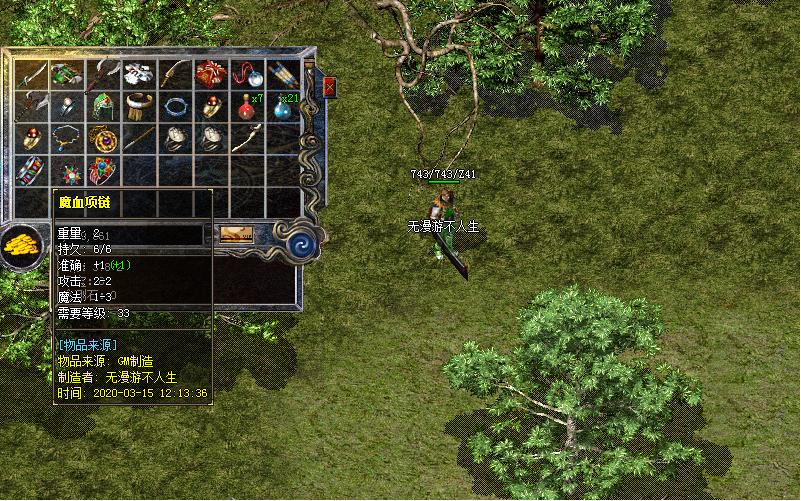Pick the blue scroll bundle item
Viewport: 801px width, 501px height.
(x=283, y=74)
